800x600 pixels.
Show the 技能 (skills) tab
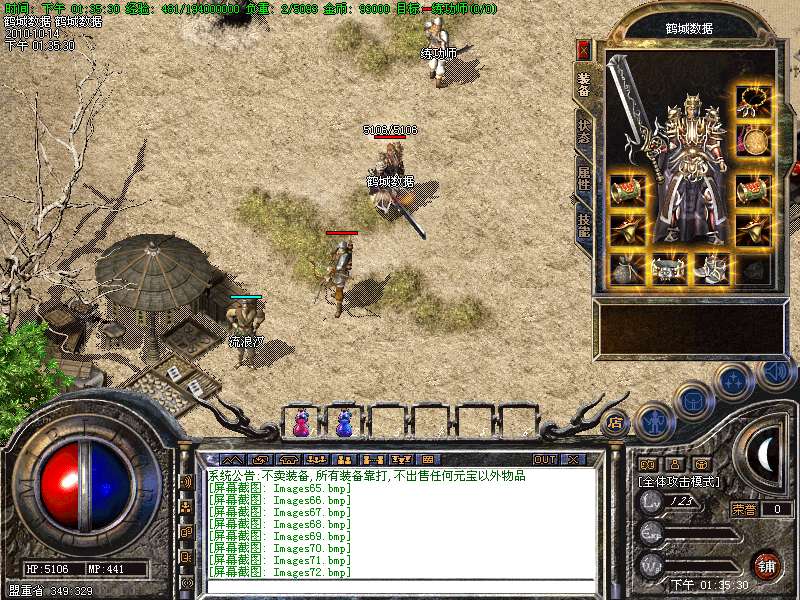coord(584,224)
